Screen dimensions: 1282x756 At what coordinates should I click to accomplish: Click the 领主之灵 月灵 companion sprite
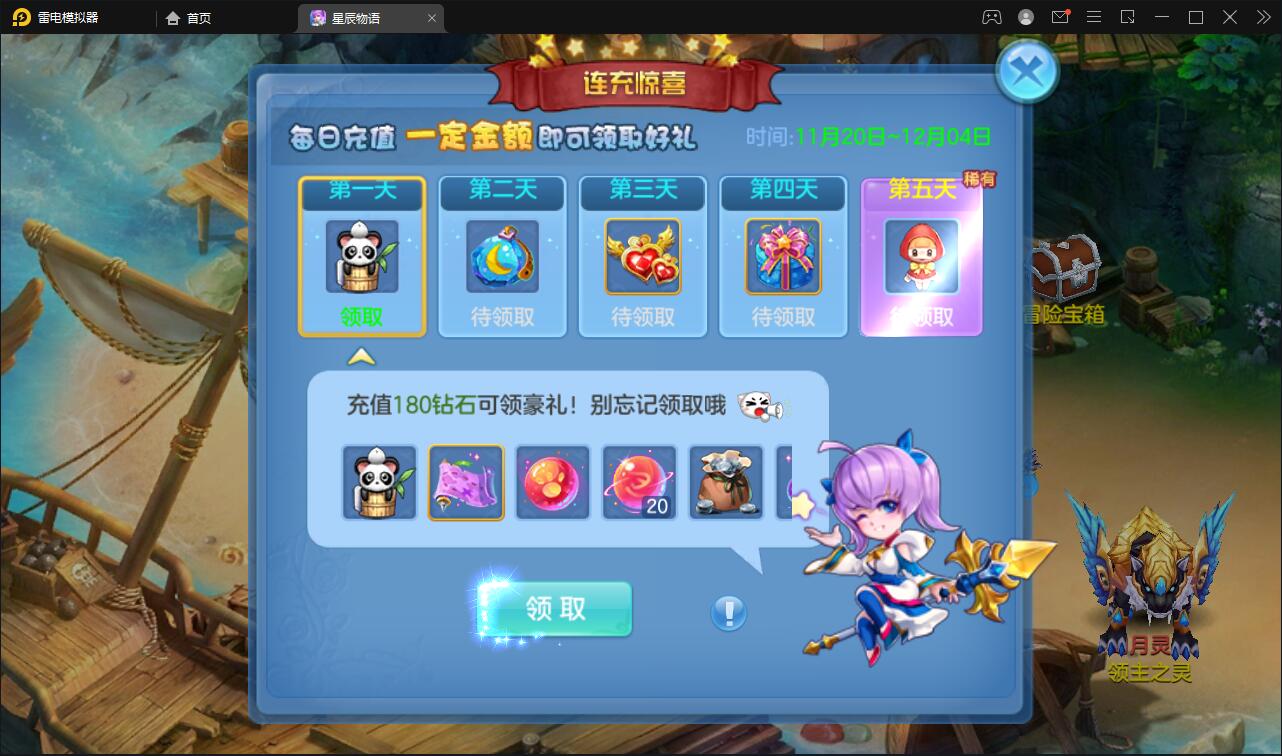(x=1150, y=590)
